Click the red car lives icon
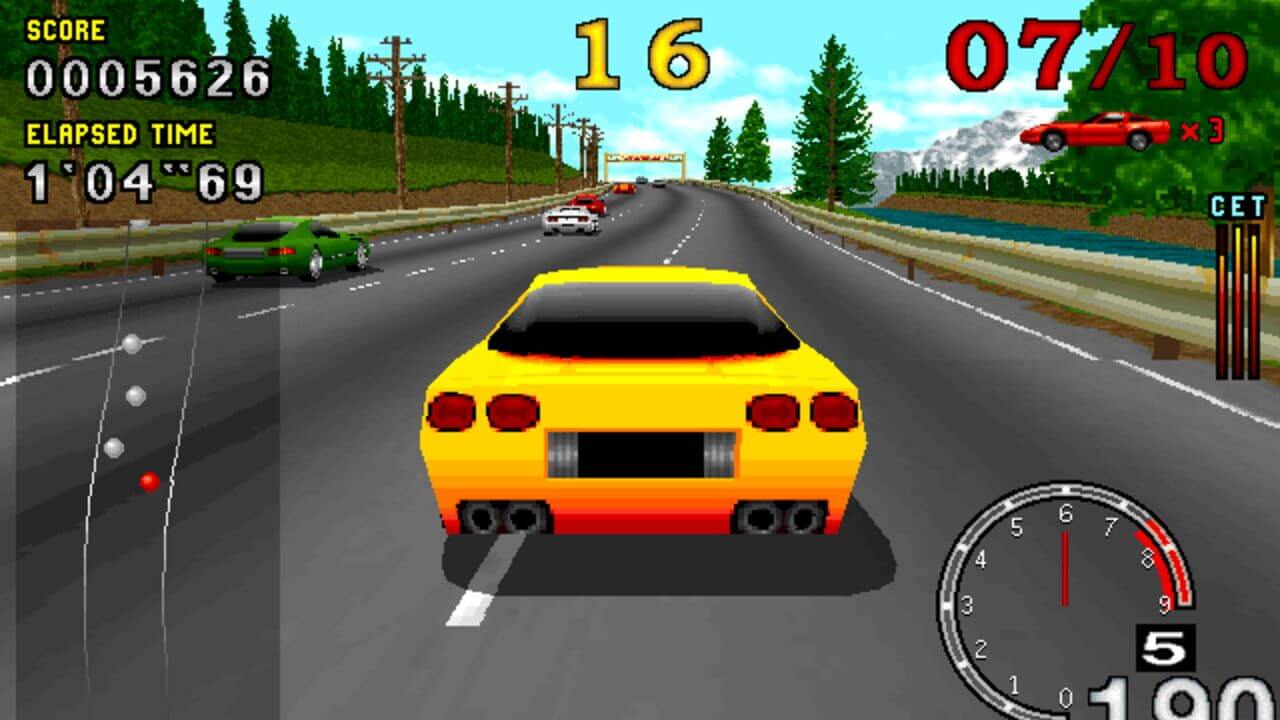This screenshot has width=1280, height=720. point(1094,131)
